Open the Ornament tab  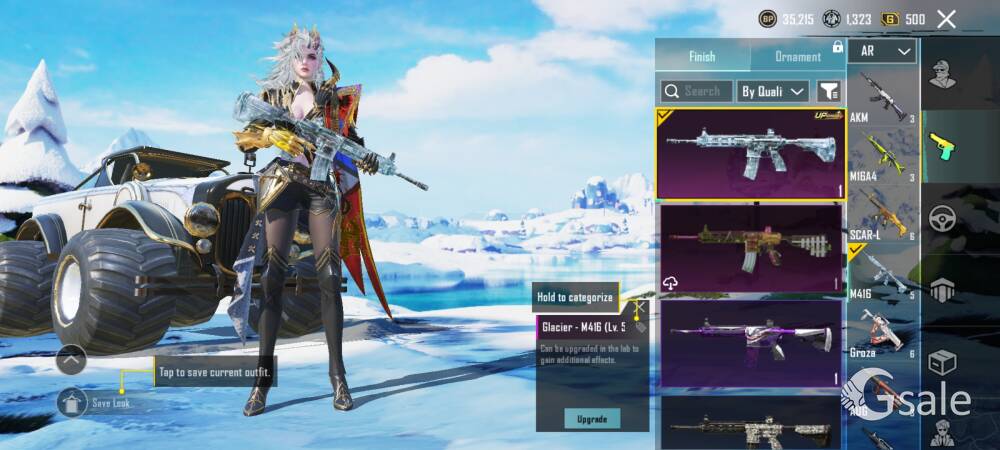click(797, 56)
